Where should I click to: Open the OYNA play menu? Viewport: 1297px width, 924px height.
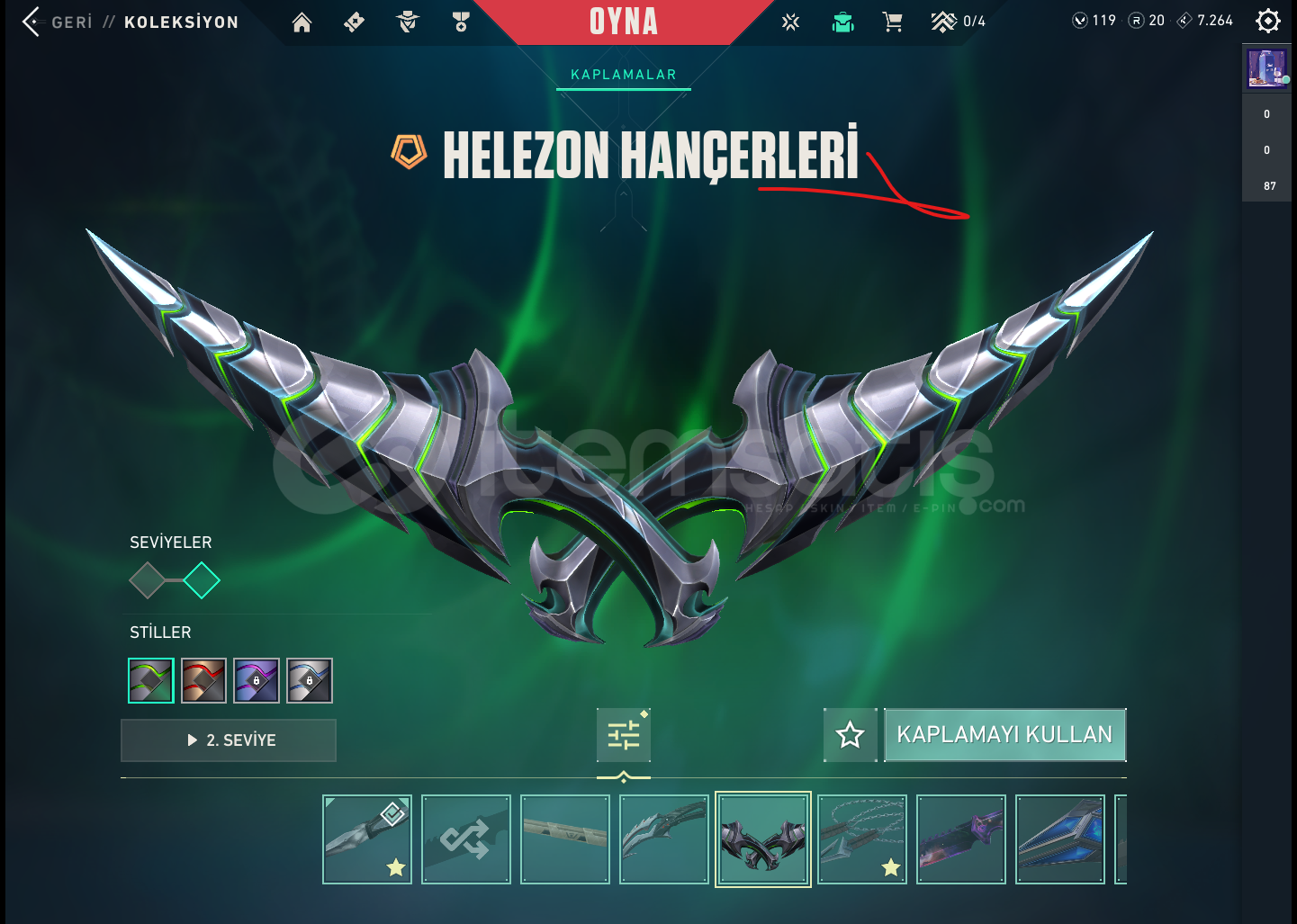(x=625, y=22)
